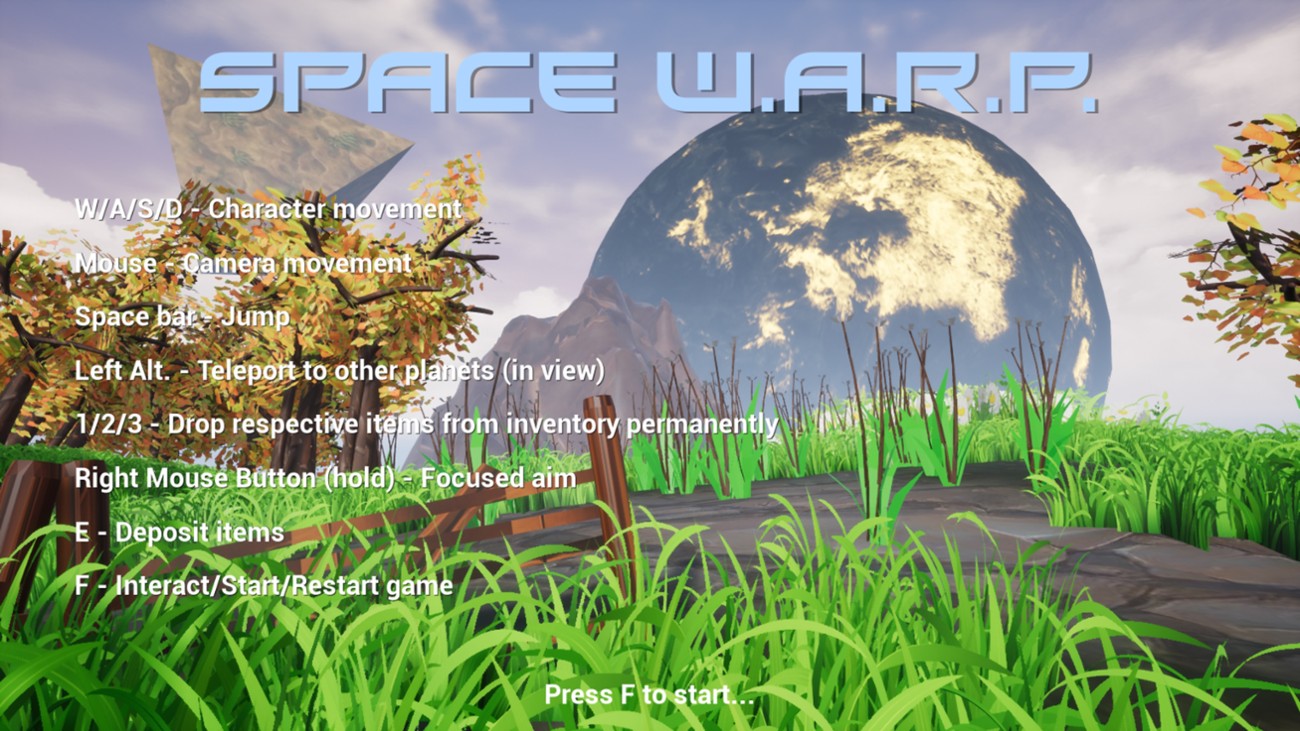The width and height of the screenshot is (1300, 731).
Task: Open the 1/2/3 drop items instruction
Action: pyautogui.click(x=428, y=424)
